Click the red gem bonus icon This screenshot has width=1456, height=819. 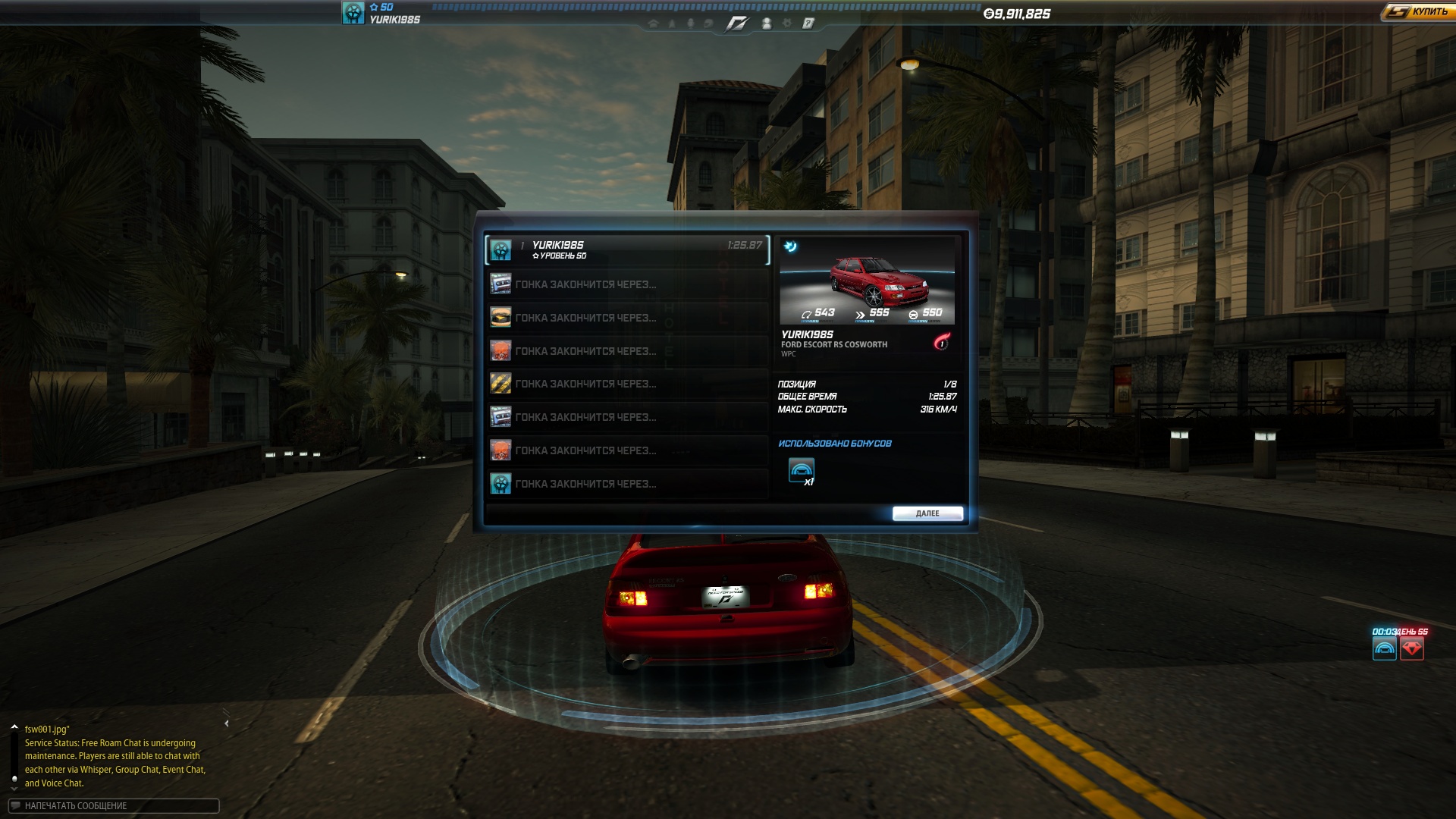click(1411, 648)
